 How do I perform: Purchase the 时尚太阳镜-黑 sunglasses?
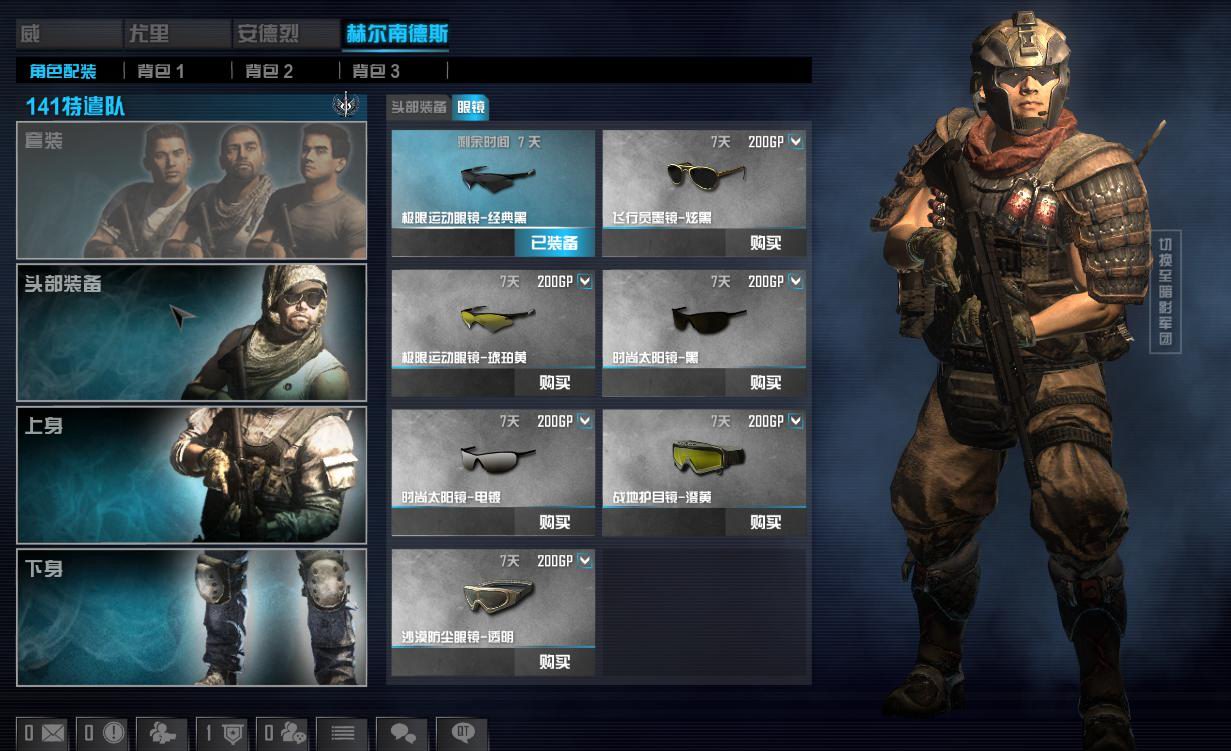(x=765, y=382)
